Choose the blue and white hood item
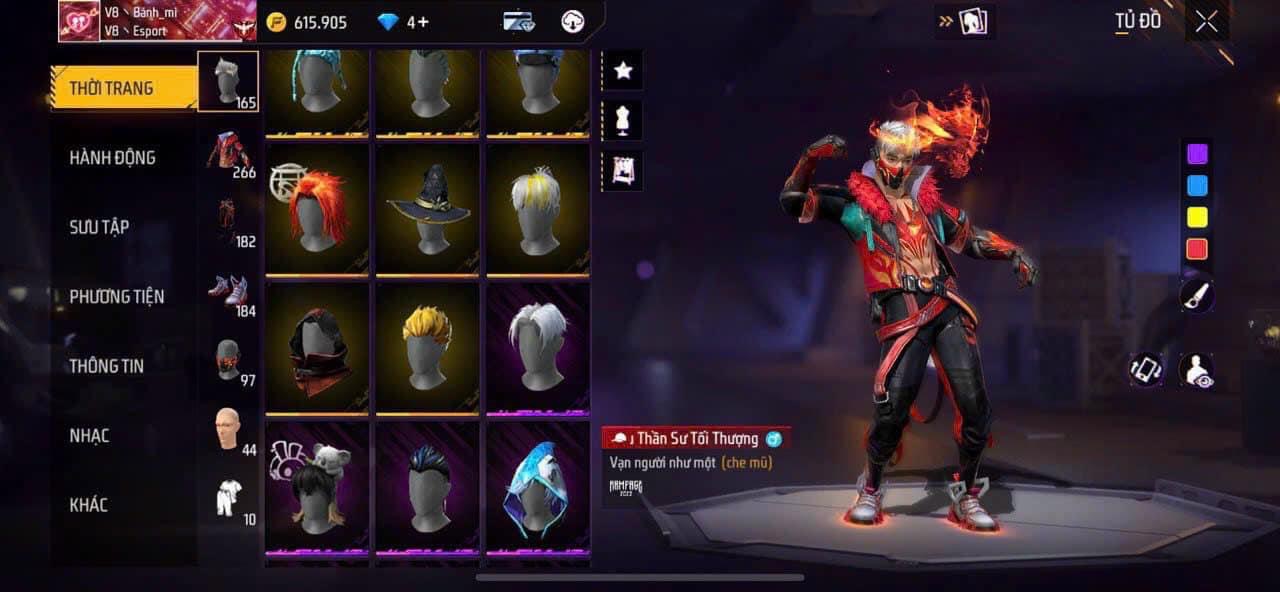1280x592 pixels. [538, 486]
